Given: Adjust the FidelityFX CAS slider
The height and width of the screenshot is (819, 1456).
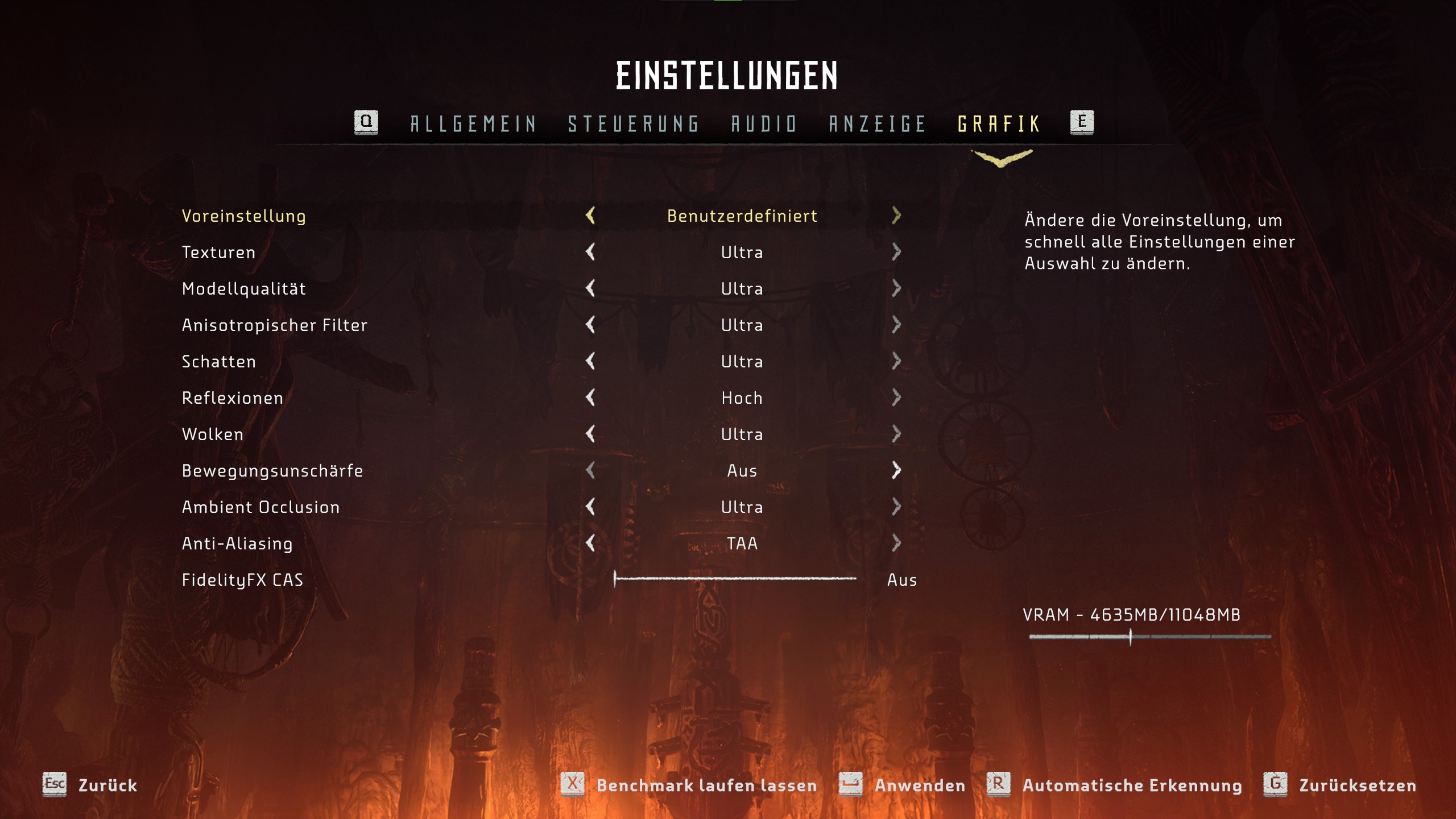Looking at the screenshot, I should [735, 579].
